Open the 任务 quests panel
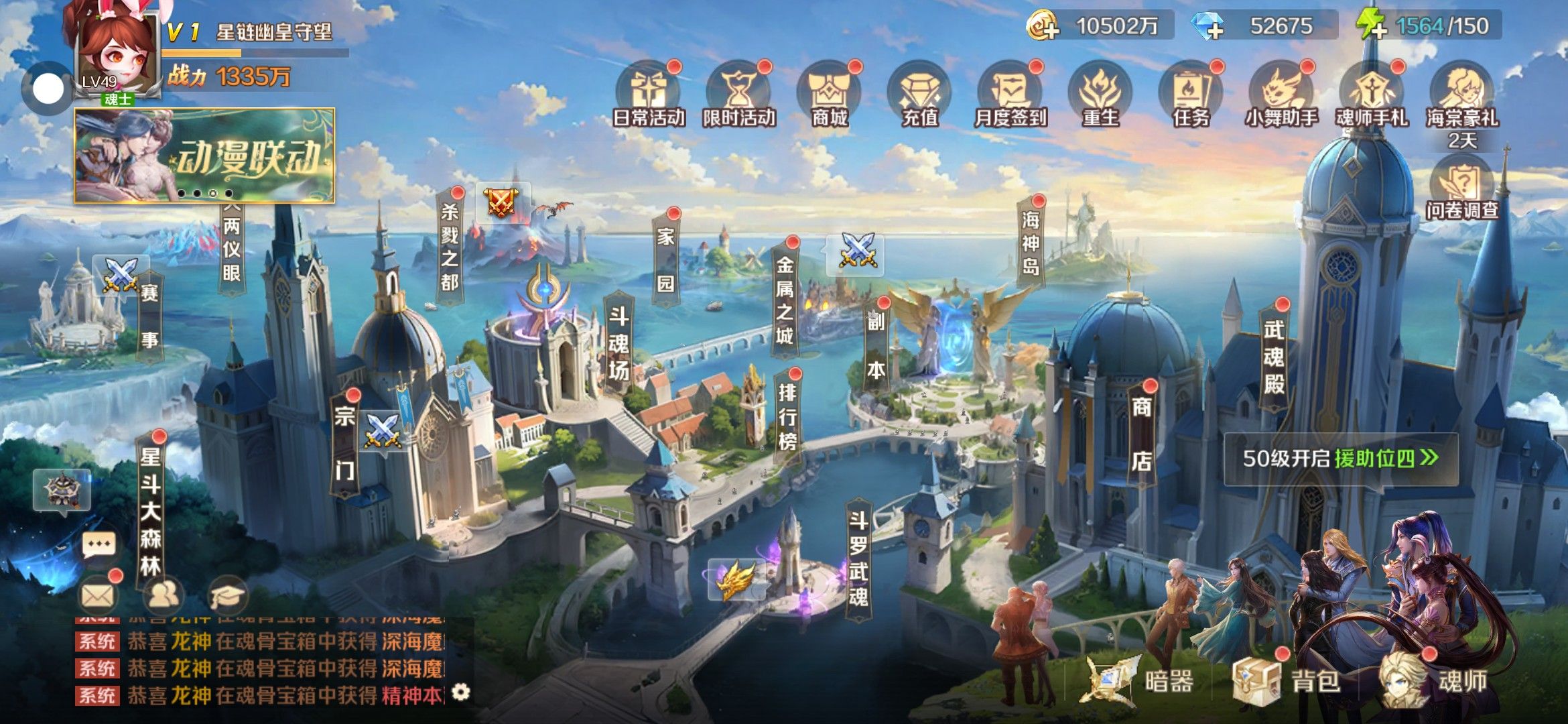Screen dimensions: 1568x724 pos(1191,95)
